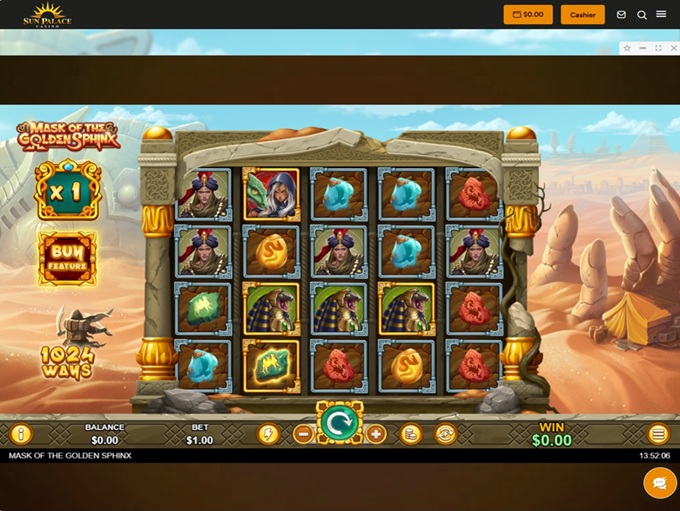Image resolution: width=680 pixels, height=511 pixels.
Task: Open the live chat bubble
Action: [x=660, y=483]
